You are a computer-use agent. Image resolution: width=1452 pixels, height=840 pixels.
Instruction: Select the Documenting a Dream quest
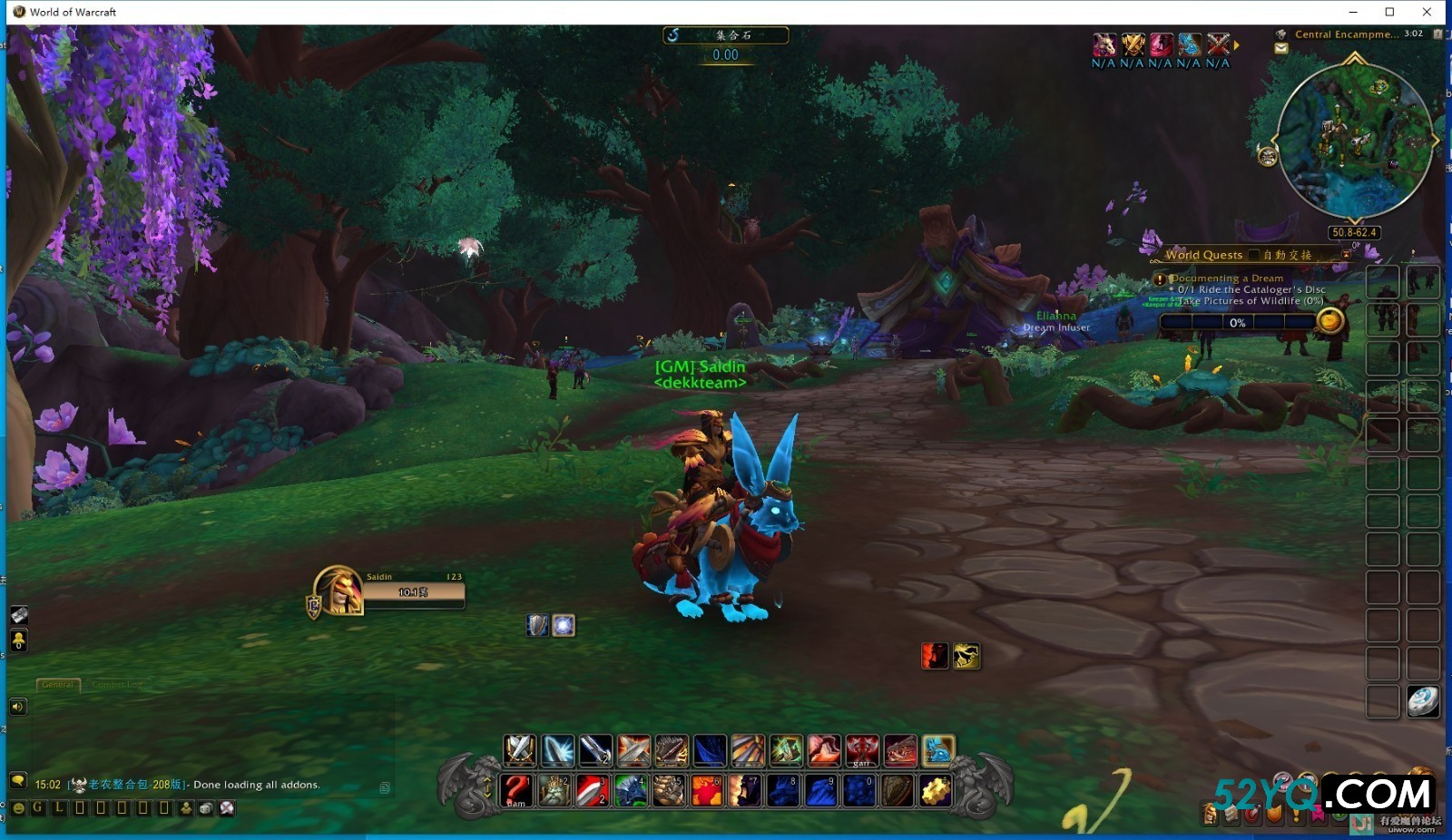[1227, 278]
